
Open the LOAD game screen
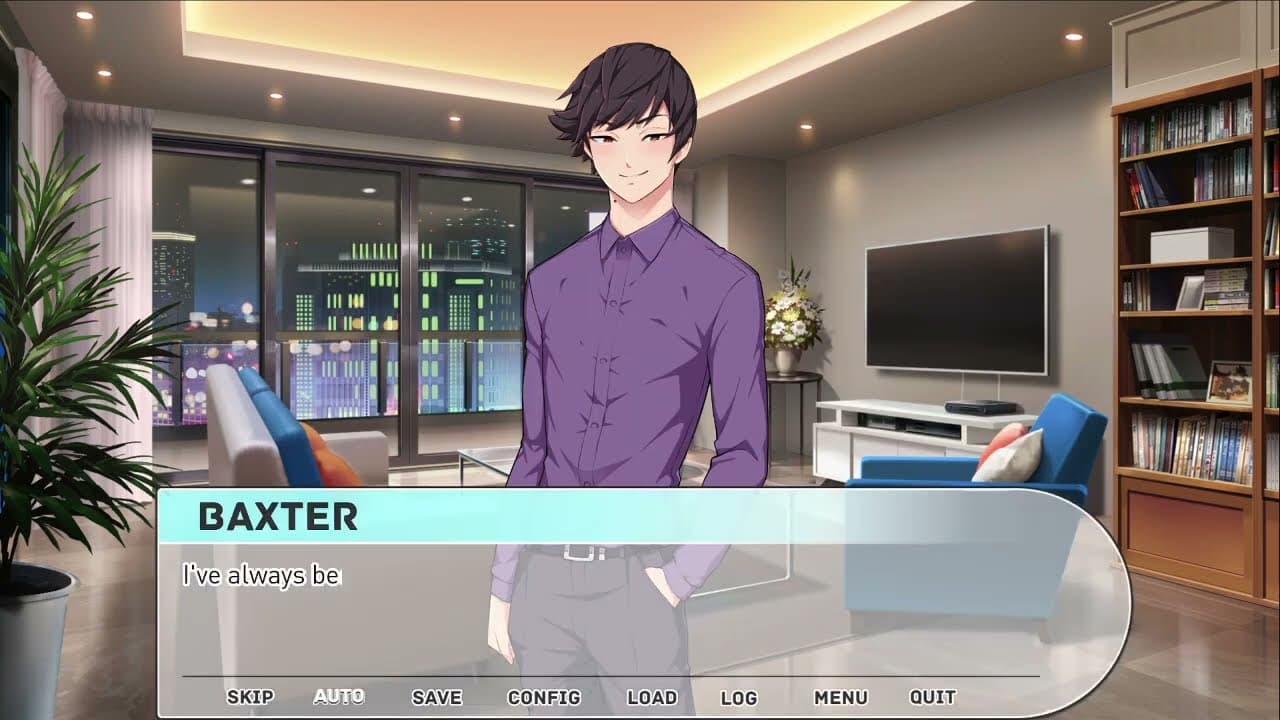[652, 697]
